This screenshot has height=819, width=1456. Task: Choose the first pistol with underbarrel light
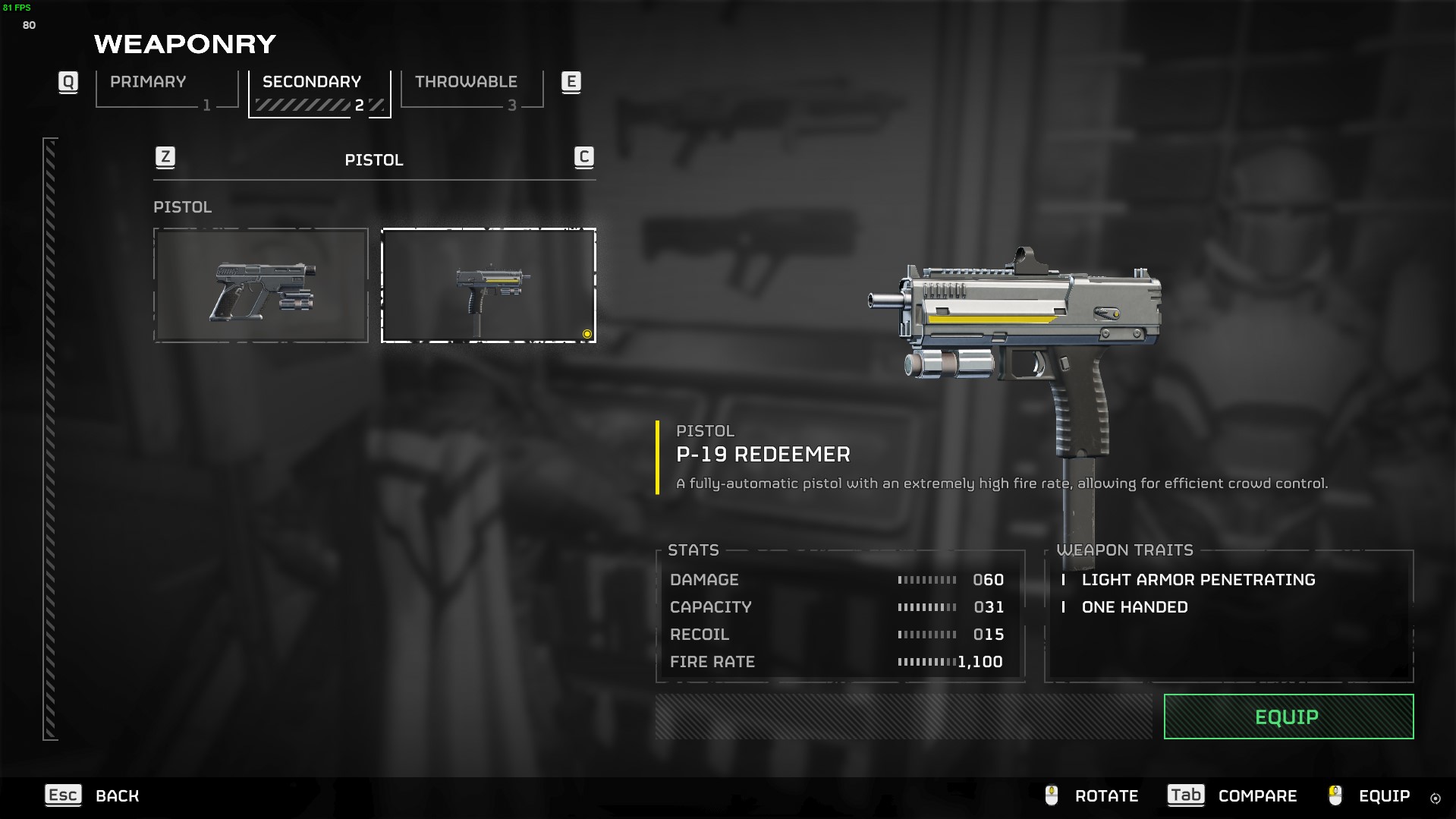pos(260,285)
